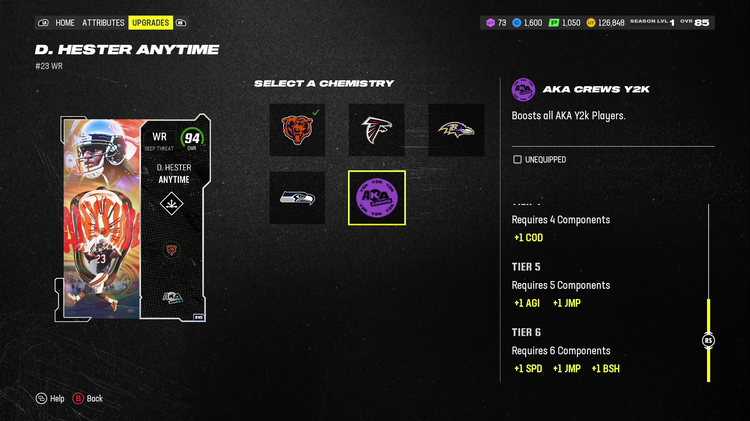750x421 pixels.
Task: Toggle the Unequipped checkbox
Action: click(x=517, y=159)
